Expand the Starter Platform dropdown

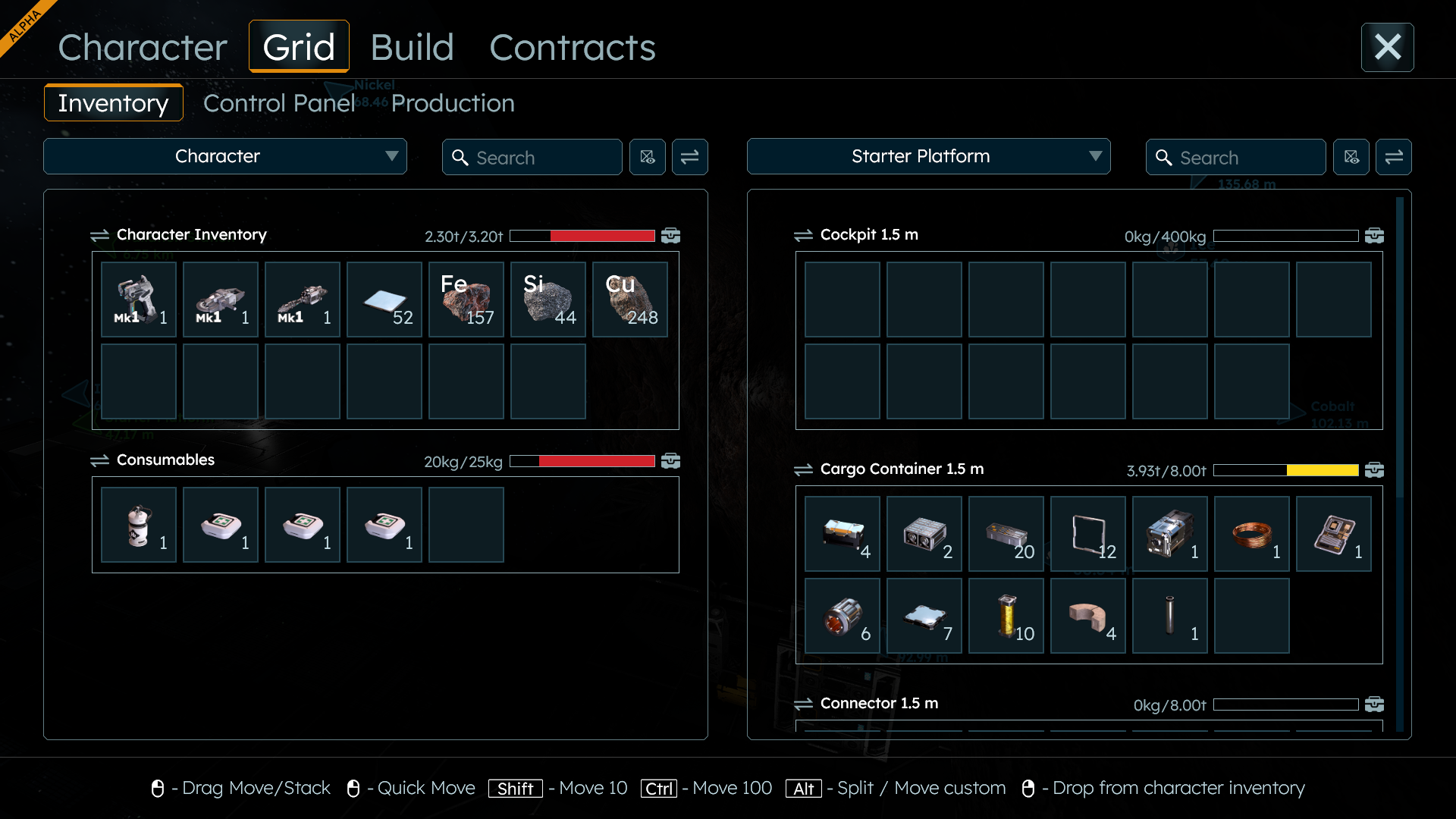pyautogui.click(x=928, y=156)
